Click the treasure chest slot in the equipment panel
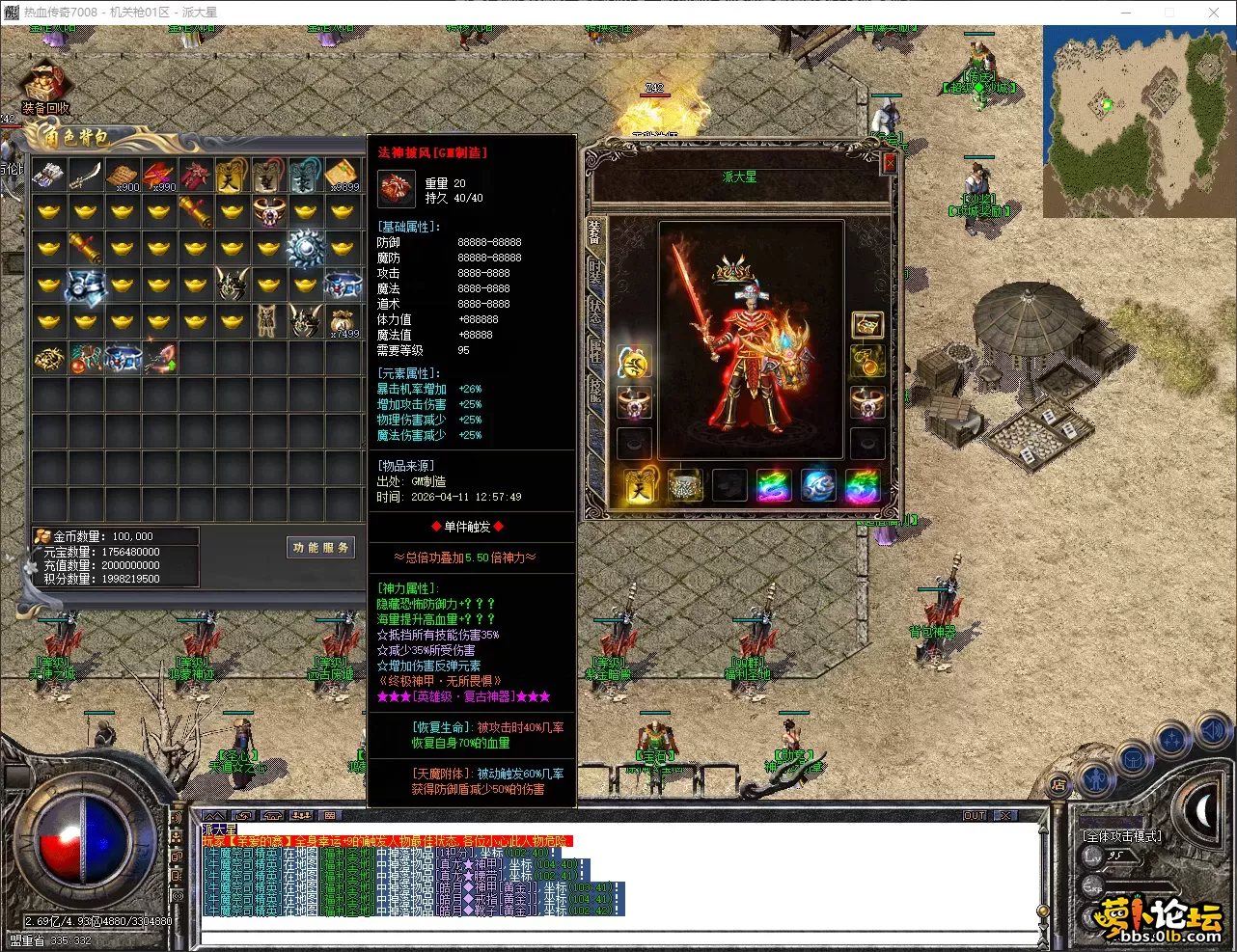This screenshot has width=1237, height=952. coord(866,325)
